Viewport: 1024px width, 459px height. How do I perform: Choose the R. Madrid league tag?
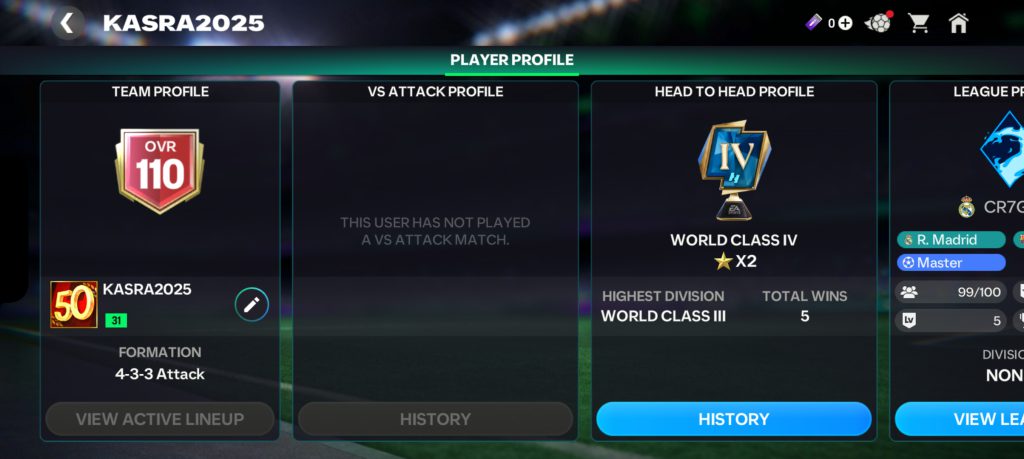click(x=950, y=240)
